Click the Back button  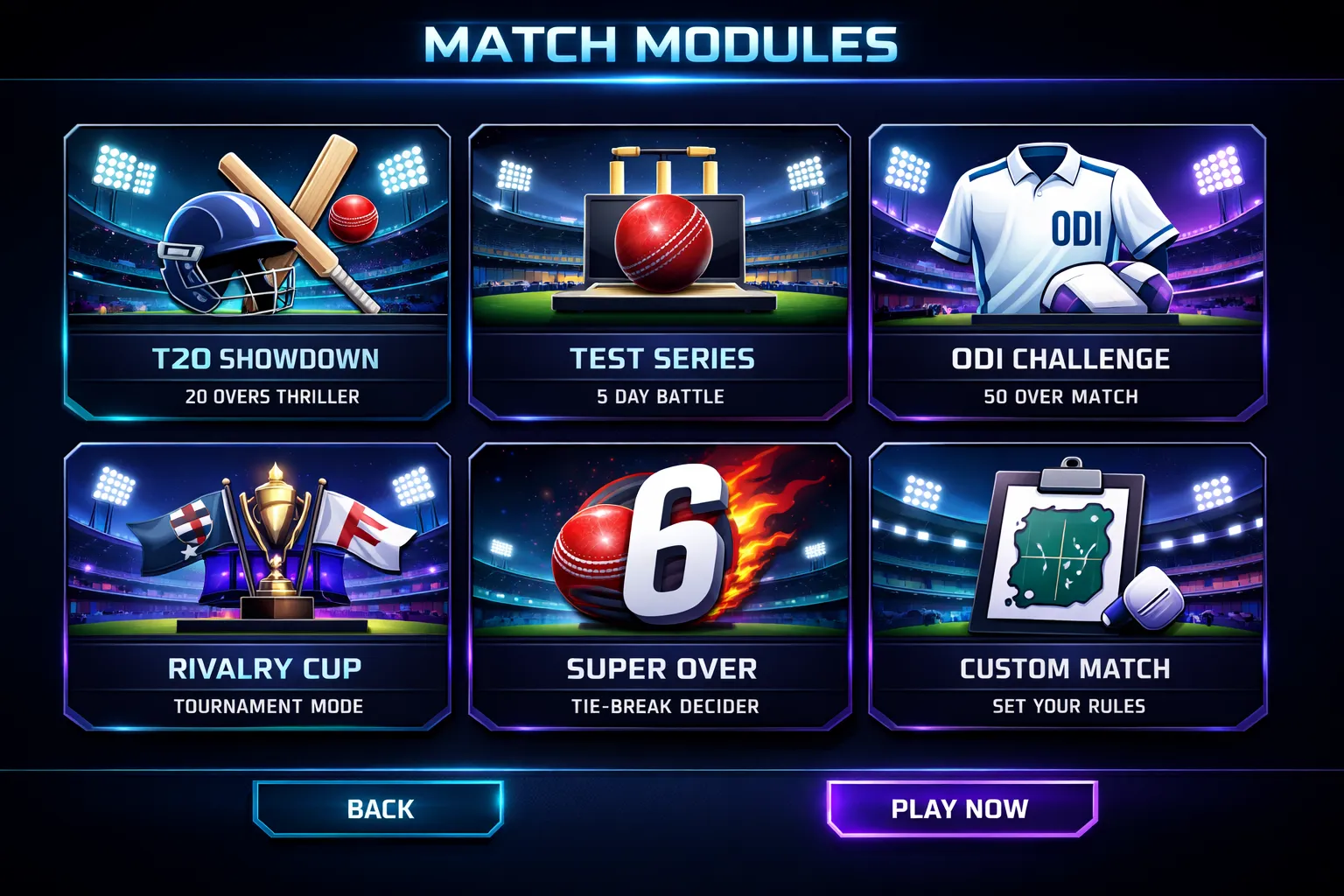[378, 808]
